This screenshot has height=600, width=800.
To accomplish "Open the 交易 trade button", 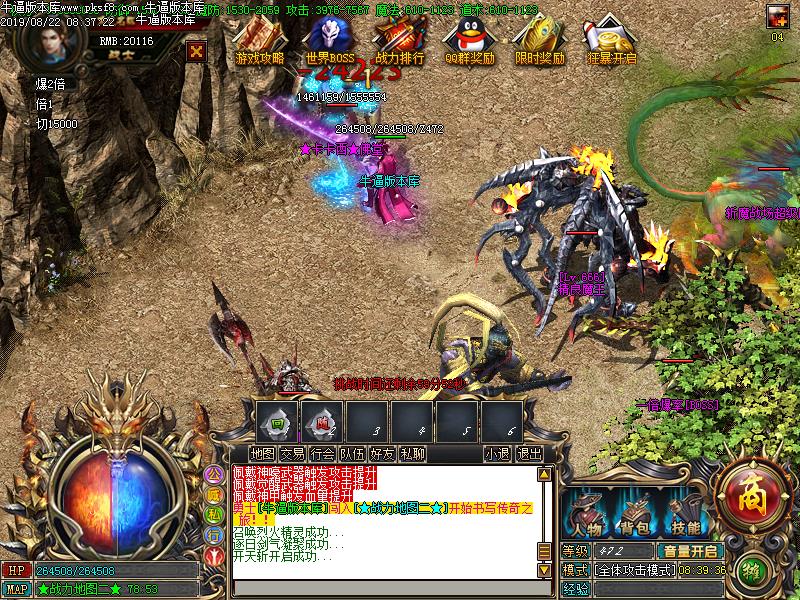I will point(292,453).
